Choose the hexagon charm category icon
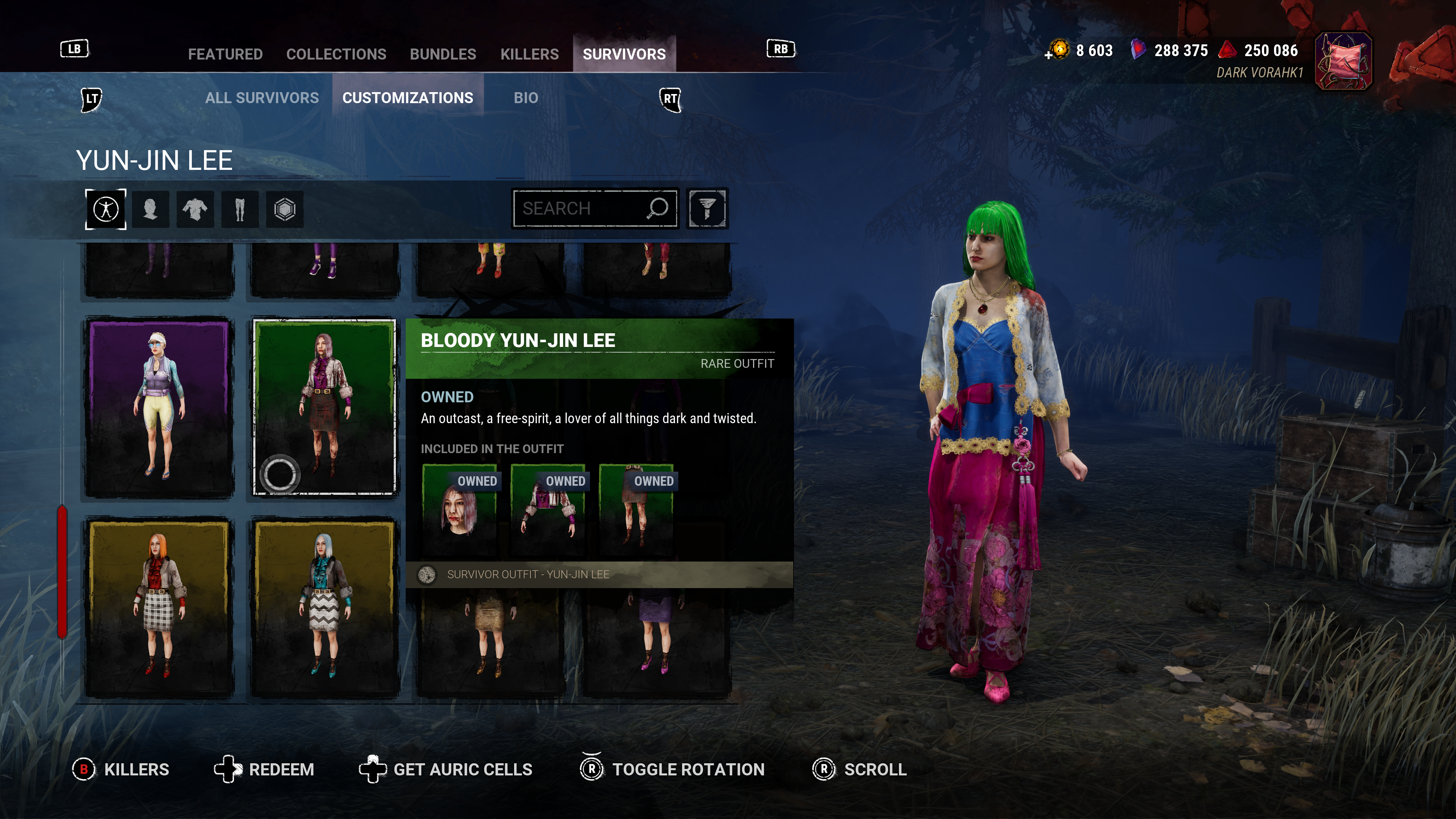Screen dimensions: 1456x819 coord(284,209)
